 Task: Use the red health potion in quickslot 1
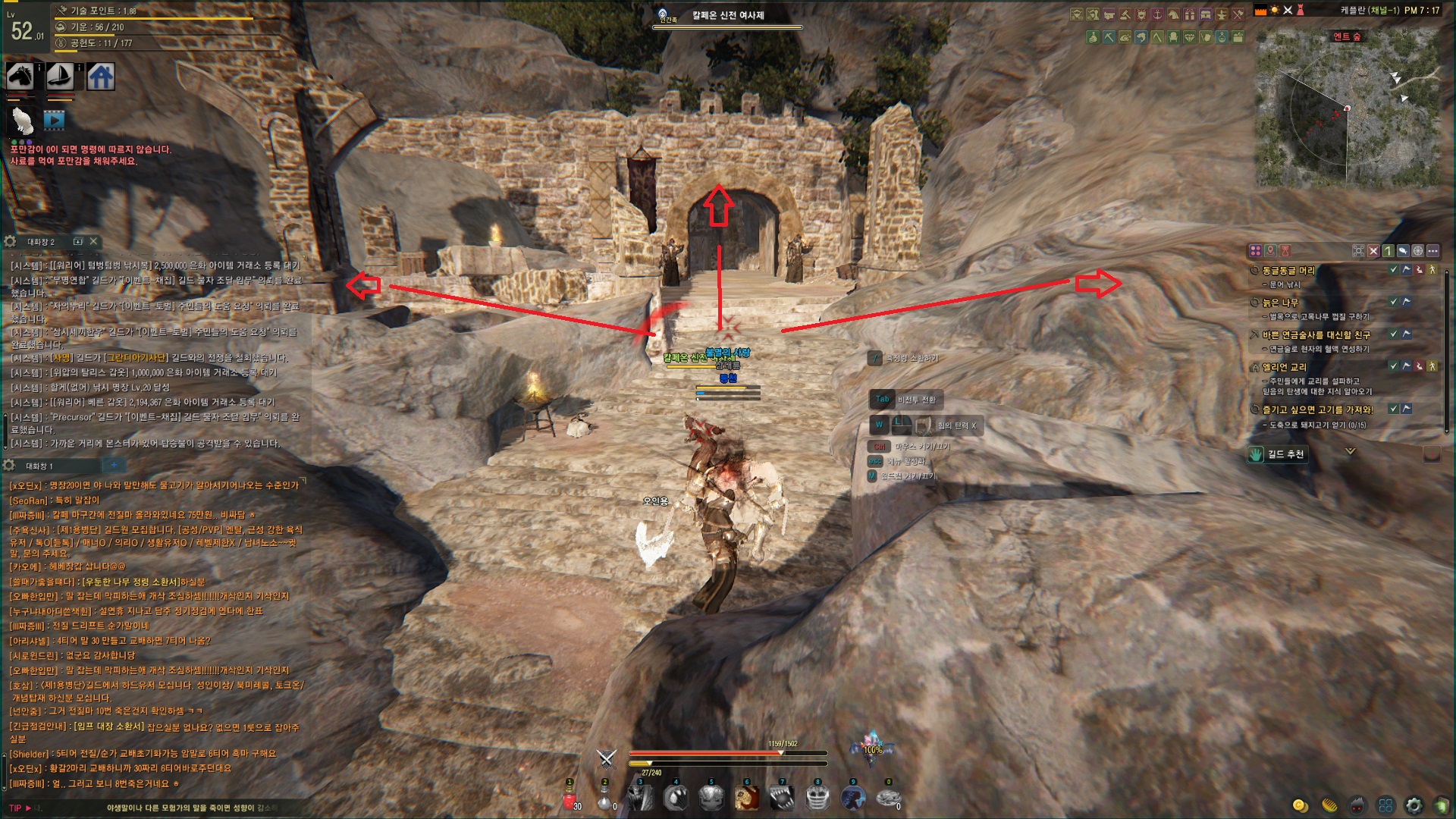coord(570,799)
